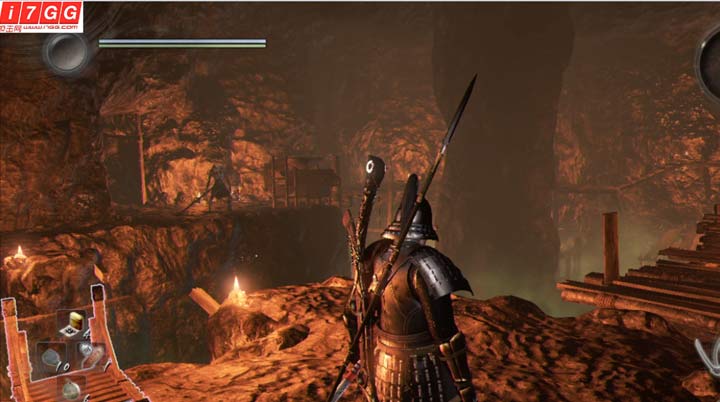This screenshot has height=402, width=720.
Task: Click the guardian spirit gauge circle
Action: (67, 50)
